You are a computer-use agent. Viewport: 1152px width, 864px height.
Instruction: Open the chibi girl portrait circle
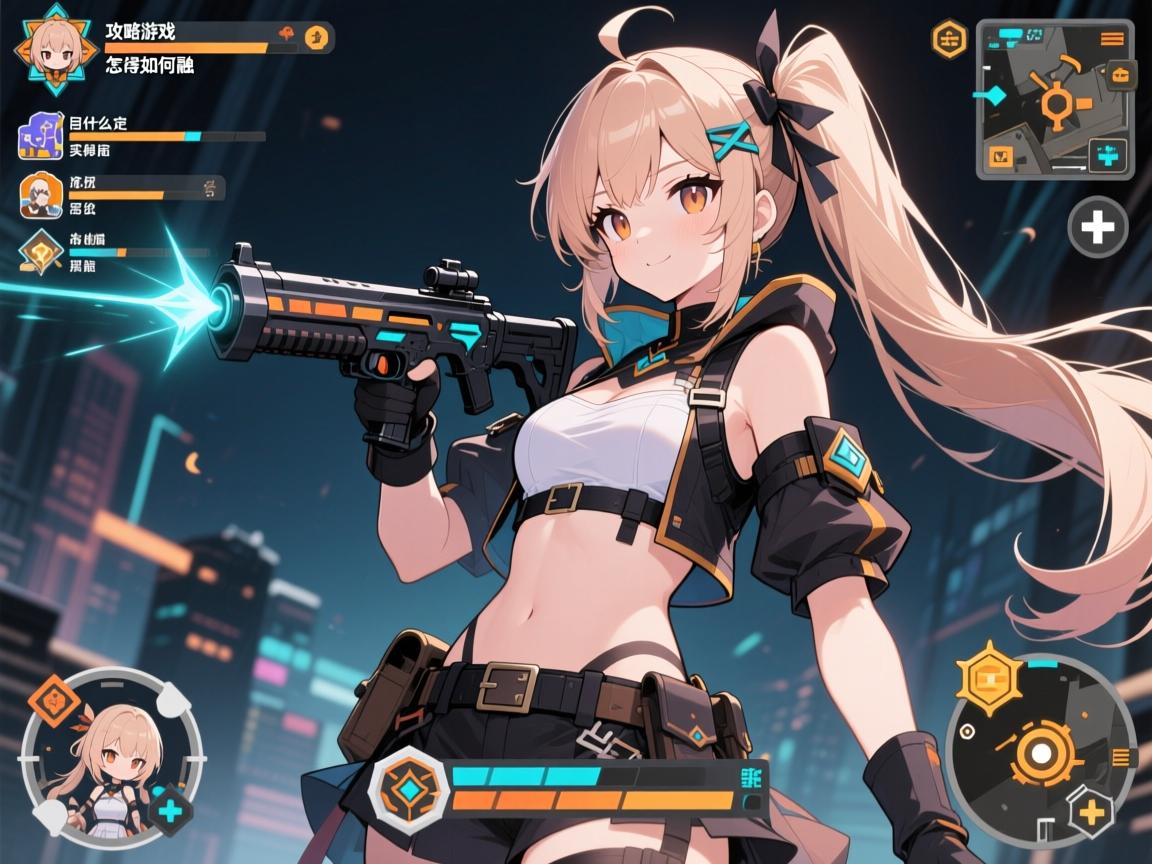111,755
